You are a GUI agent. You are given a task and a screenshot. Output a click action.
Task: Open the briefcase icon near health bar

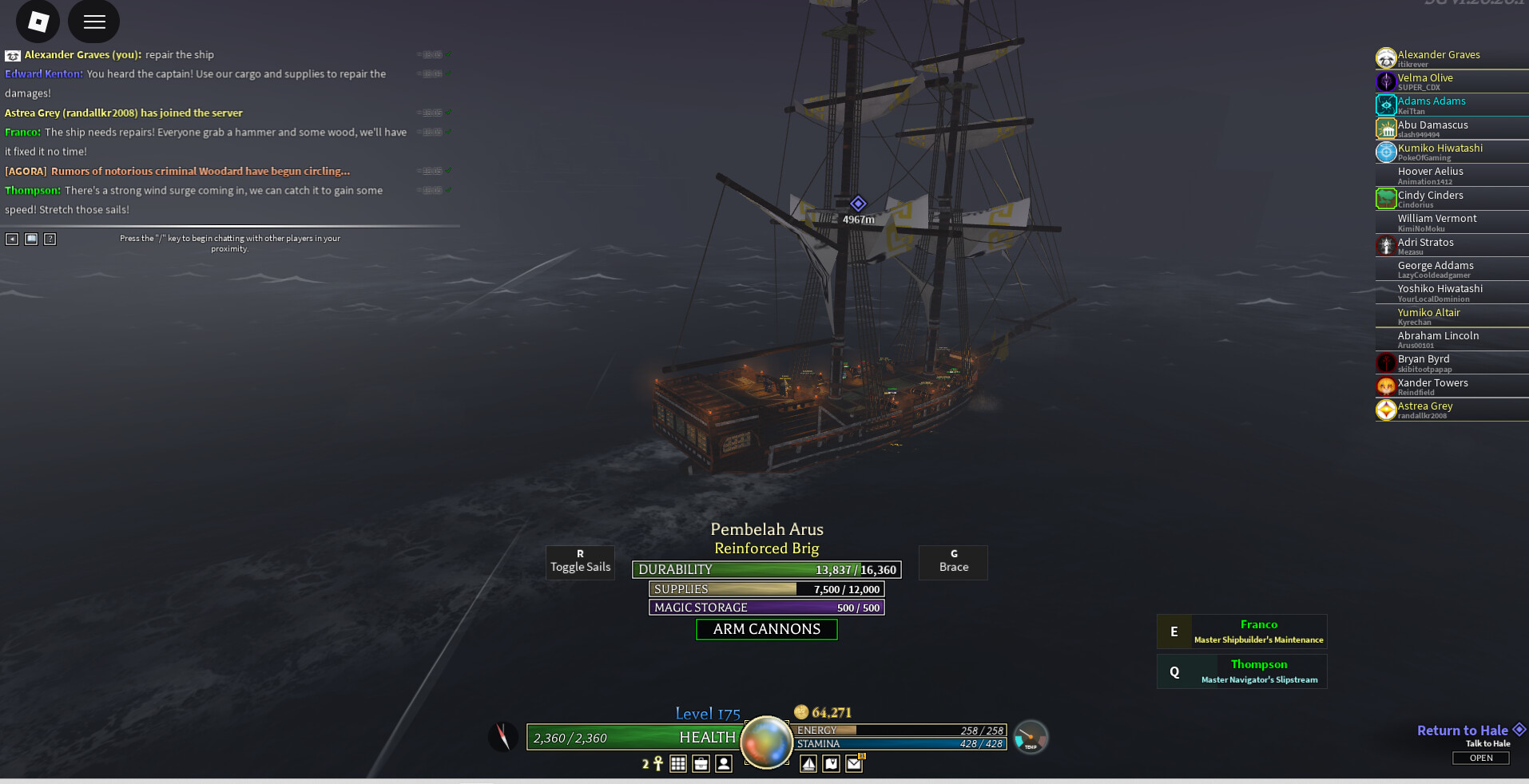tap(701, 764)
